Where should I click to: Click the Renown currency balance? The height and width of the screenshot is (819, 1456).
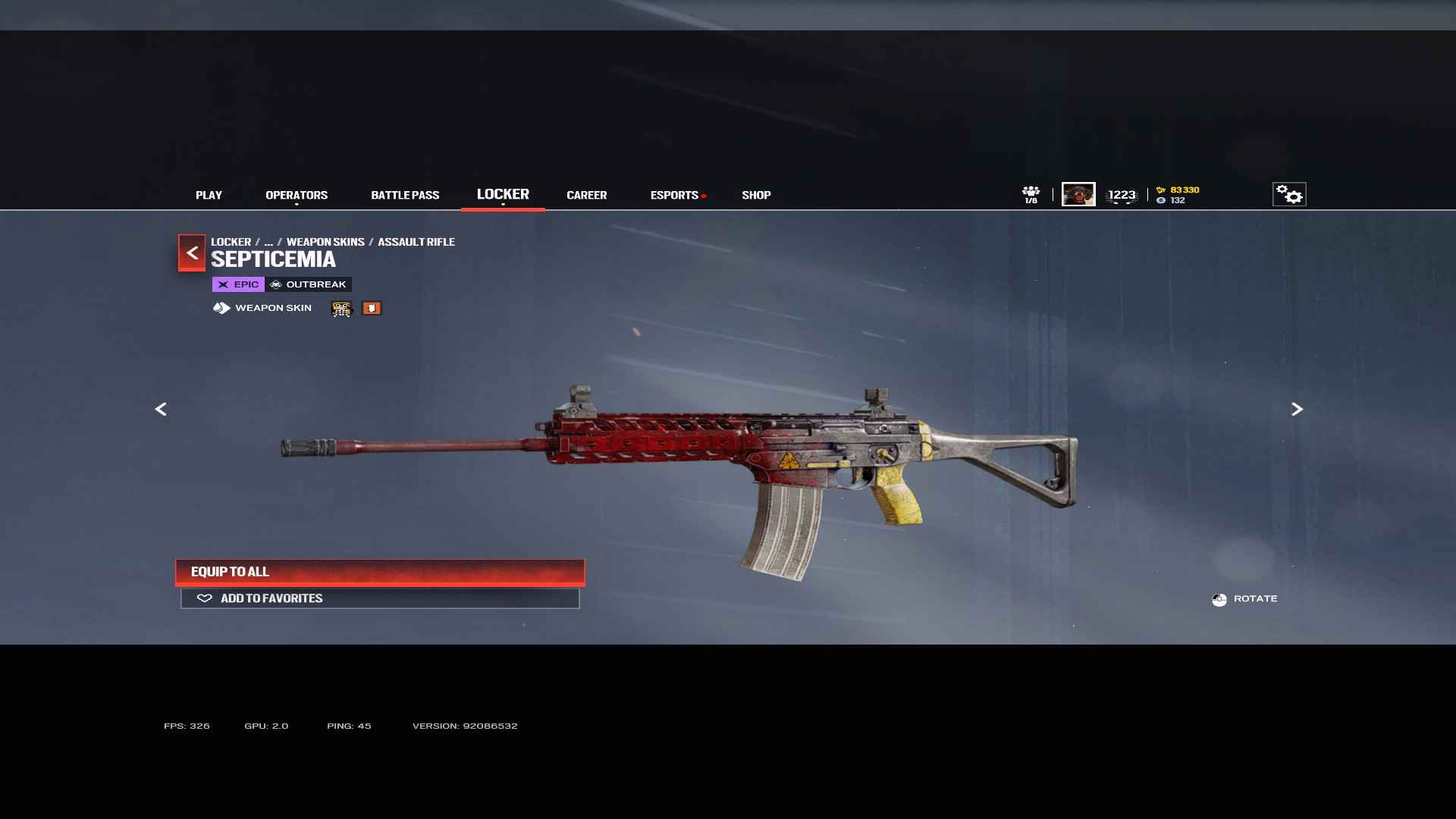[1178, 190]
